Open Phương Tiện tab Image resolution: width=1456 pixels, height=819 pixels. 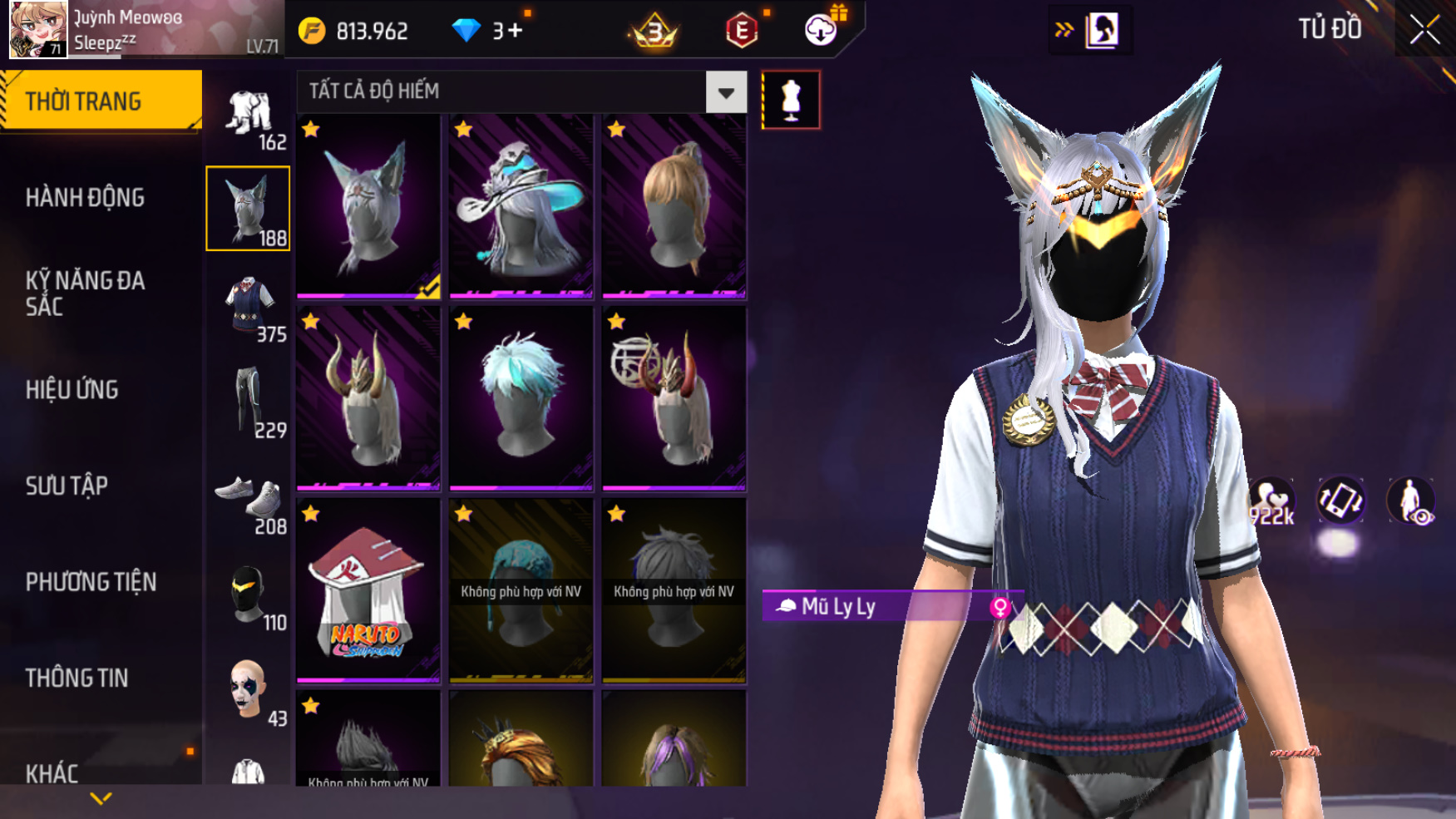click(x=91, y=581)
